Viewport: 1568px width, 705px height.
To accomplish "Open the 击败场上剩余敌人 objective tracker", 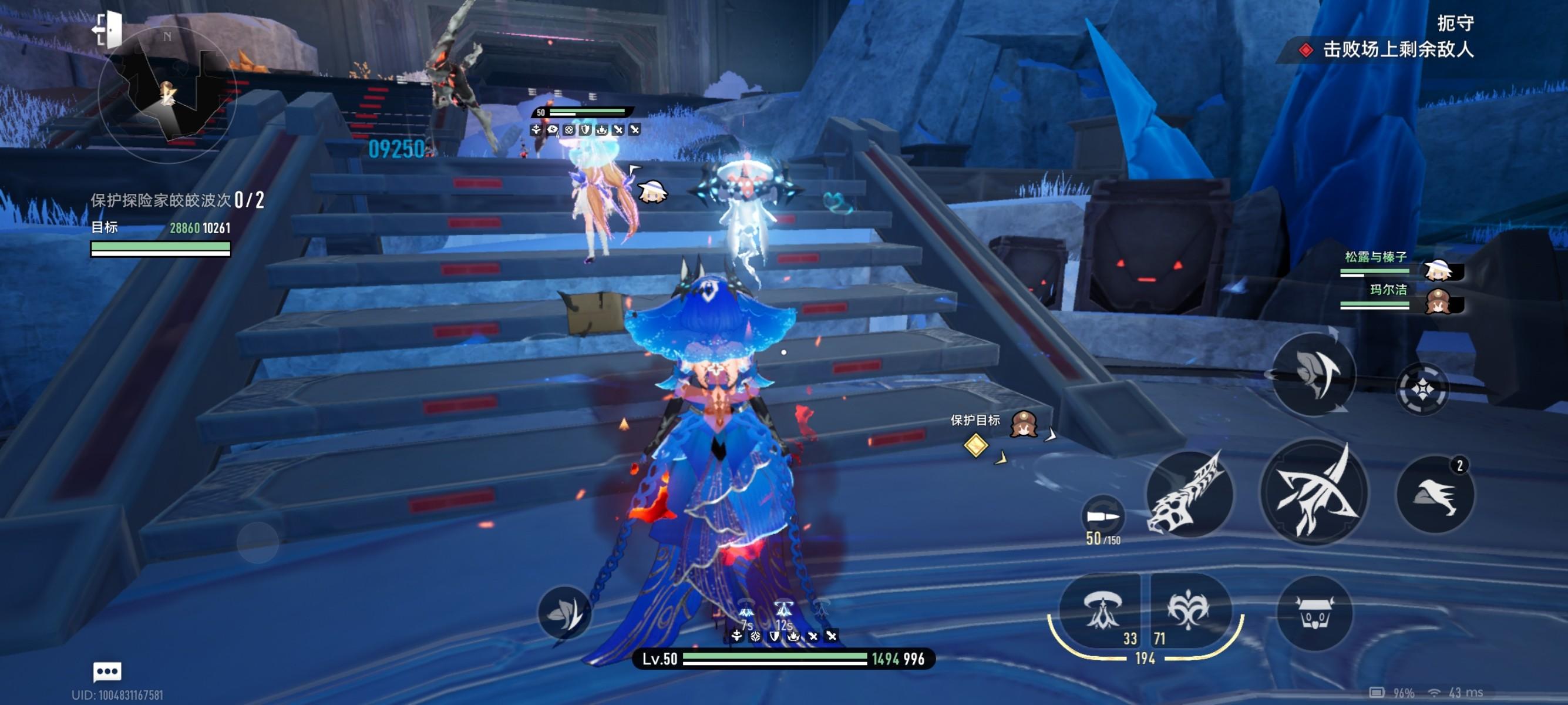I will point(1398,49).
